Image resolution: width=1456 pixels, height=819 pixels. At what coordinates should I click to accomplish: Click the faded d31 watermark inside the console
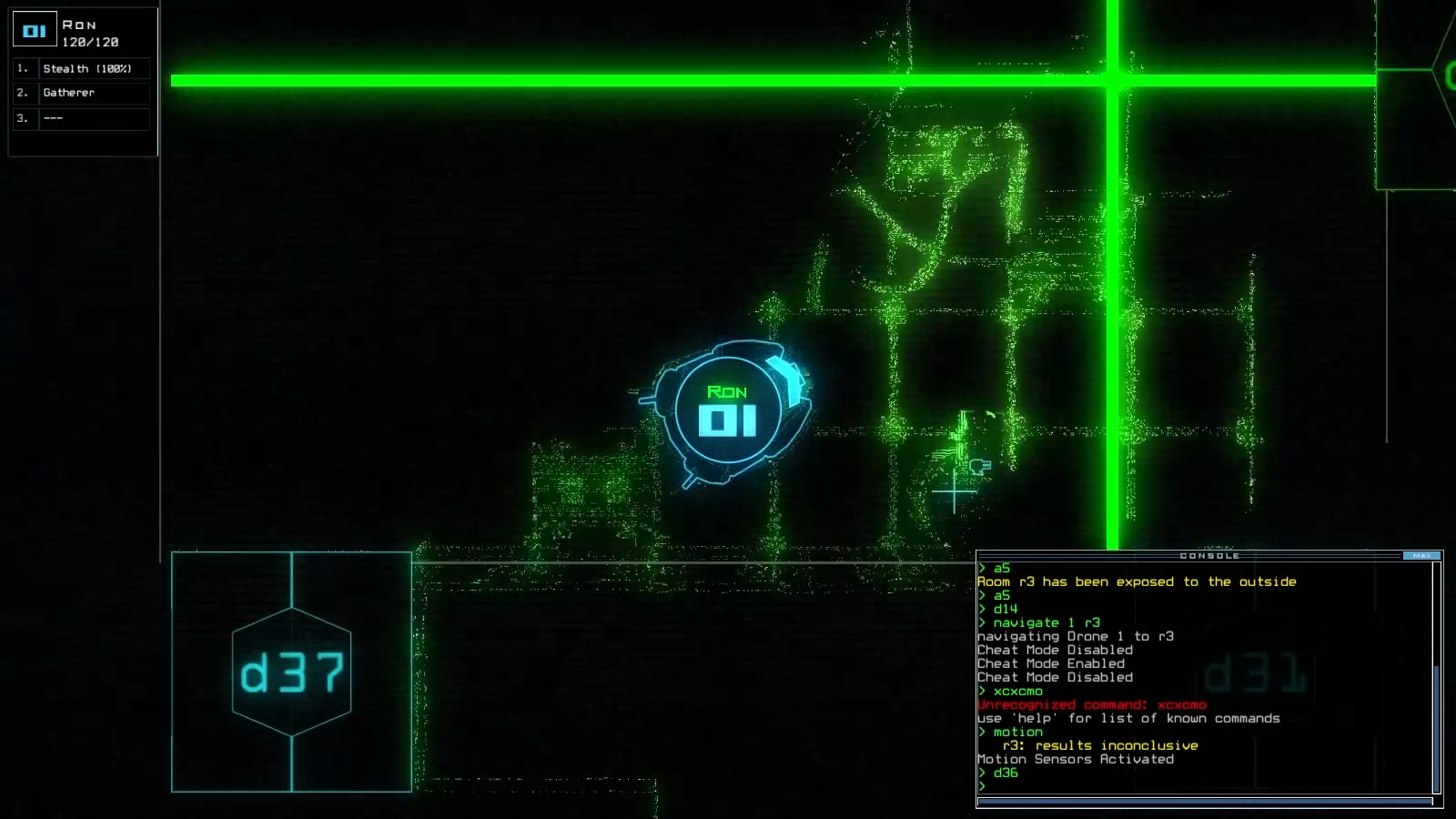coord(1256,673)
